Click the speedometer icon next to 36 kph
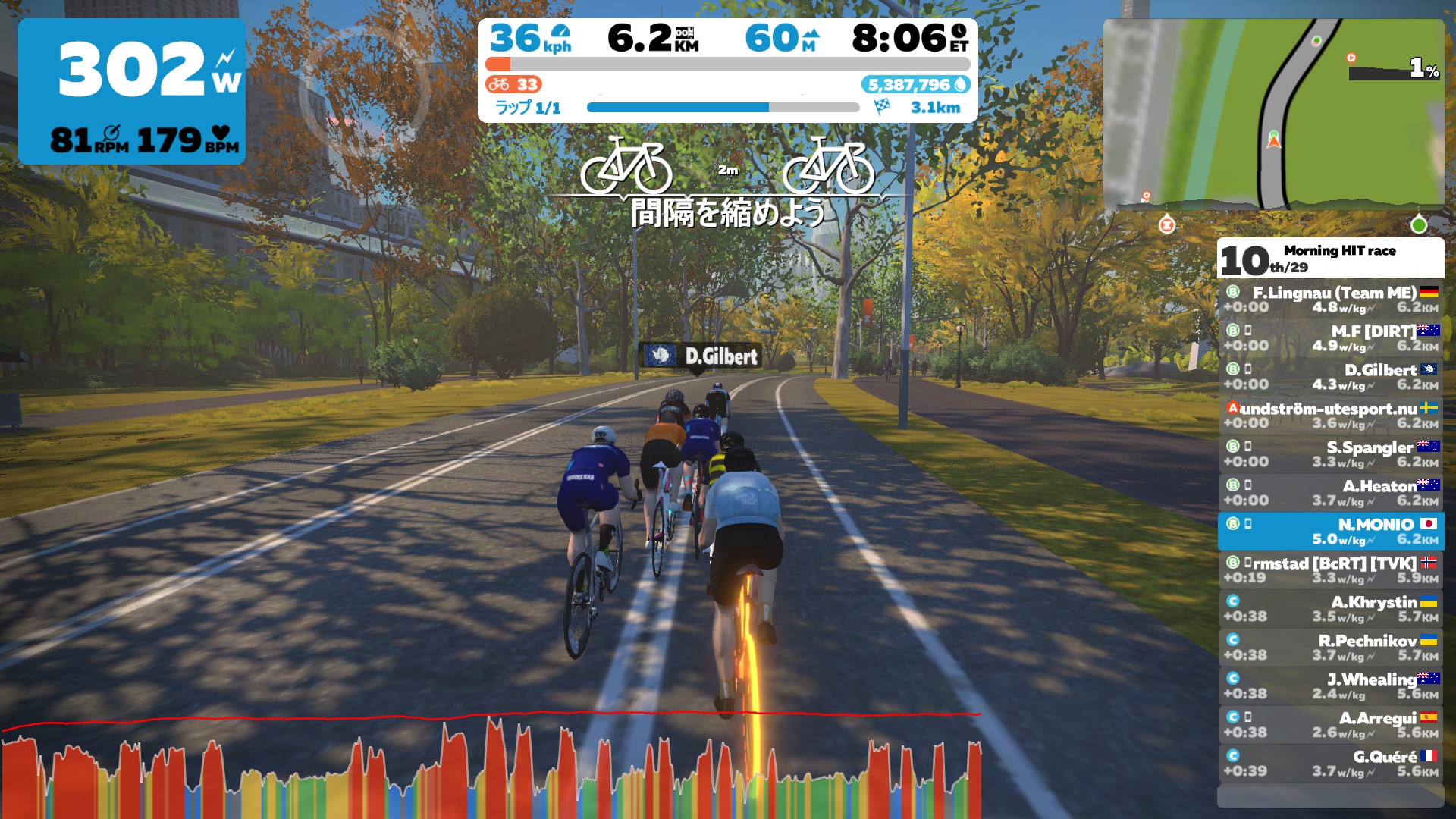 [562, 33]
